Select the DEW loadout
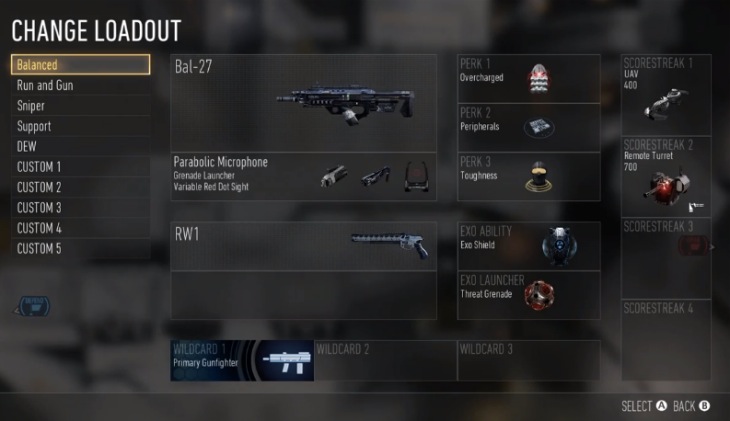 click(81, 147)
